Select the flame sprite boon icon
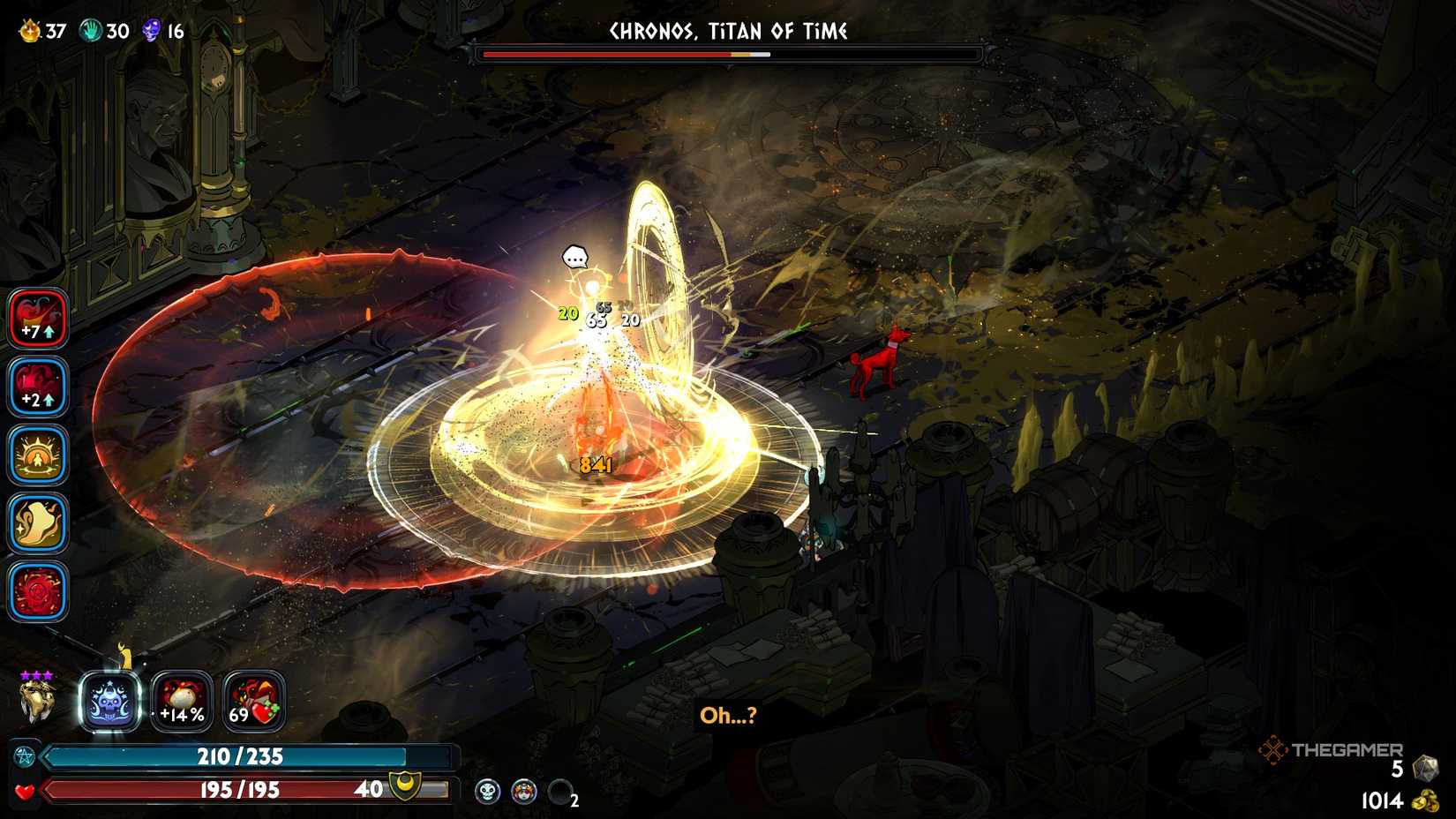This screenshot has height=819, width=1456. tap(37, 522)
